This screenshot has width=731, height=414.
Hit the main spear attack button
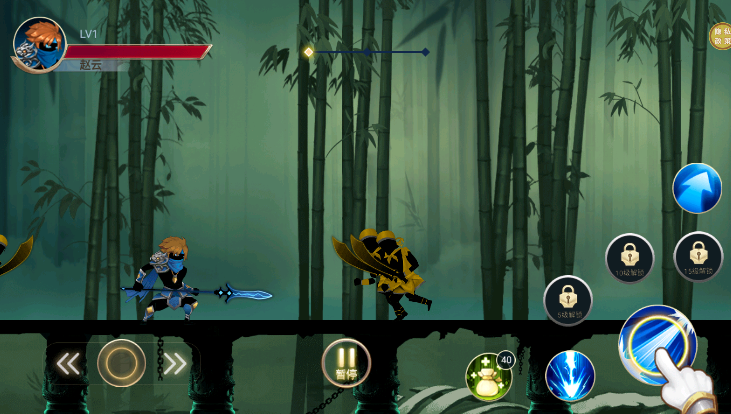(656, 344)
